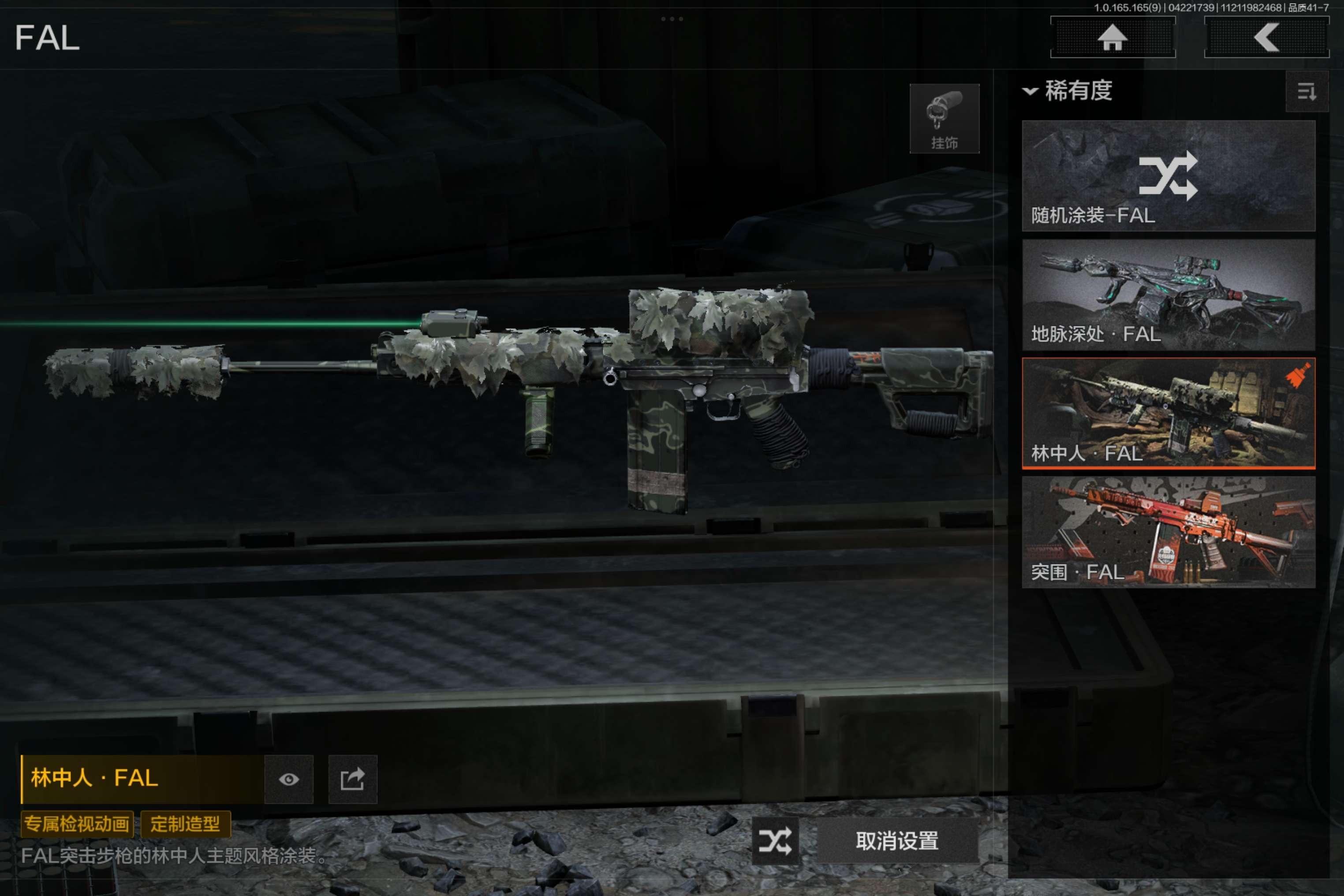Expand the 稀有度 rarity sort dropdown
Screen dimensions: 1344x896
1068,91
